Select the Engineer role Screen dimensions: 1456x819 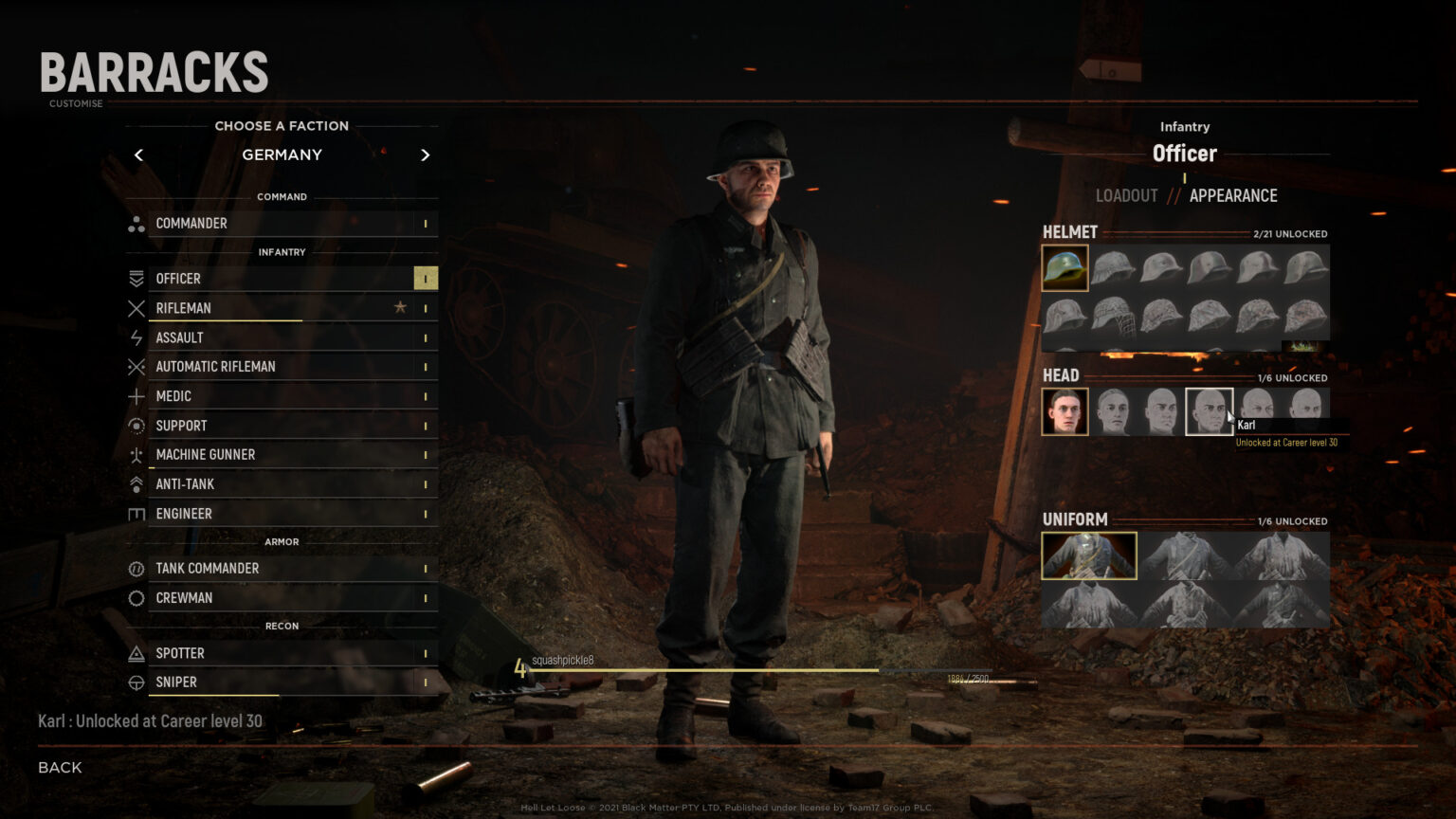tap(184, 514)
